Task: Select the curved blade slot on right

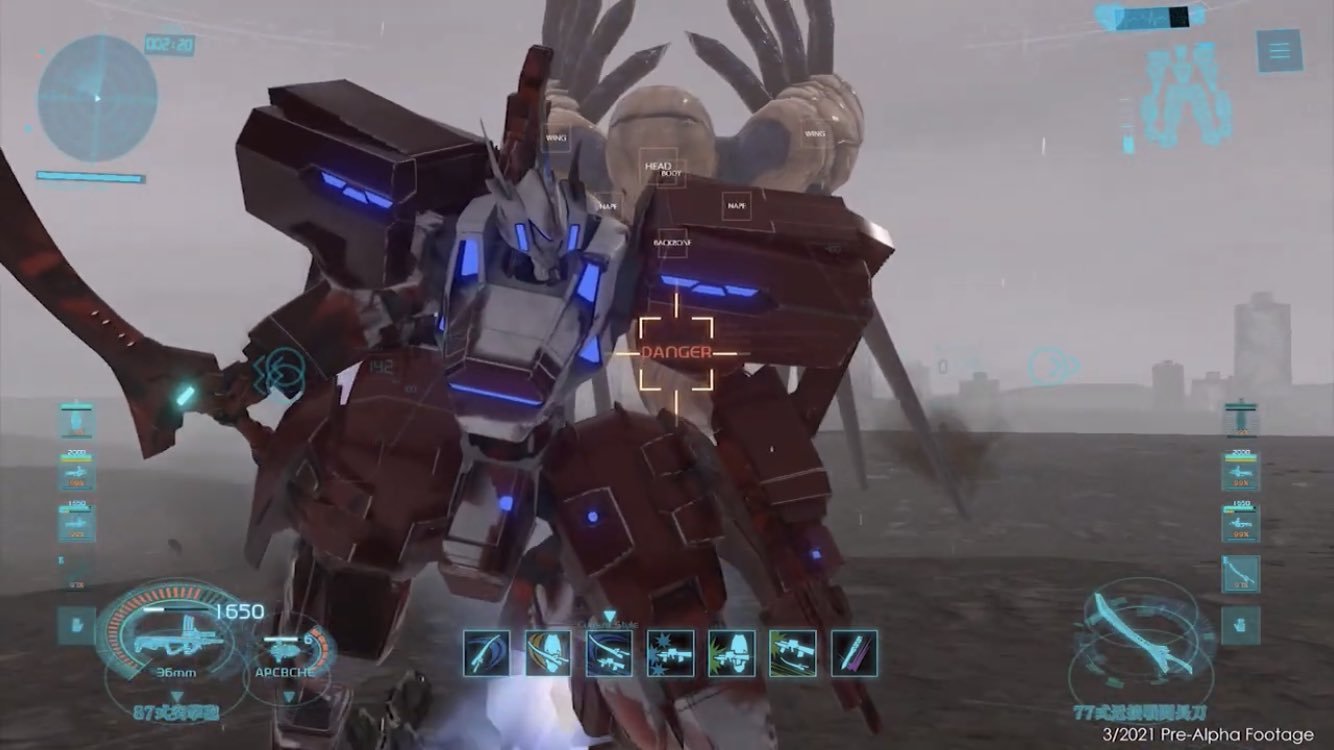Action: tap(1240, 574)
